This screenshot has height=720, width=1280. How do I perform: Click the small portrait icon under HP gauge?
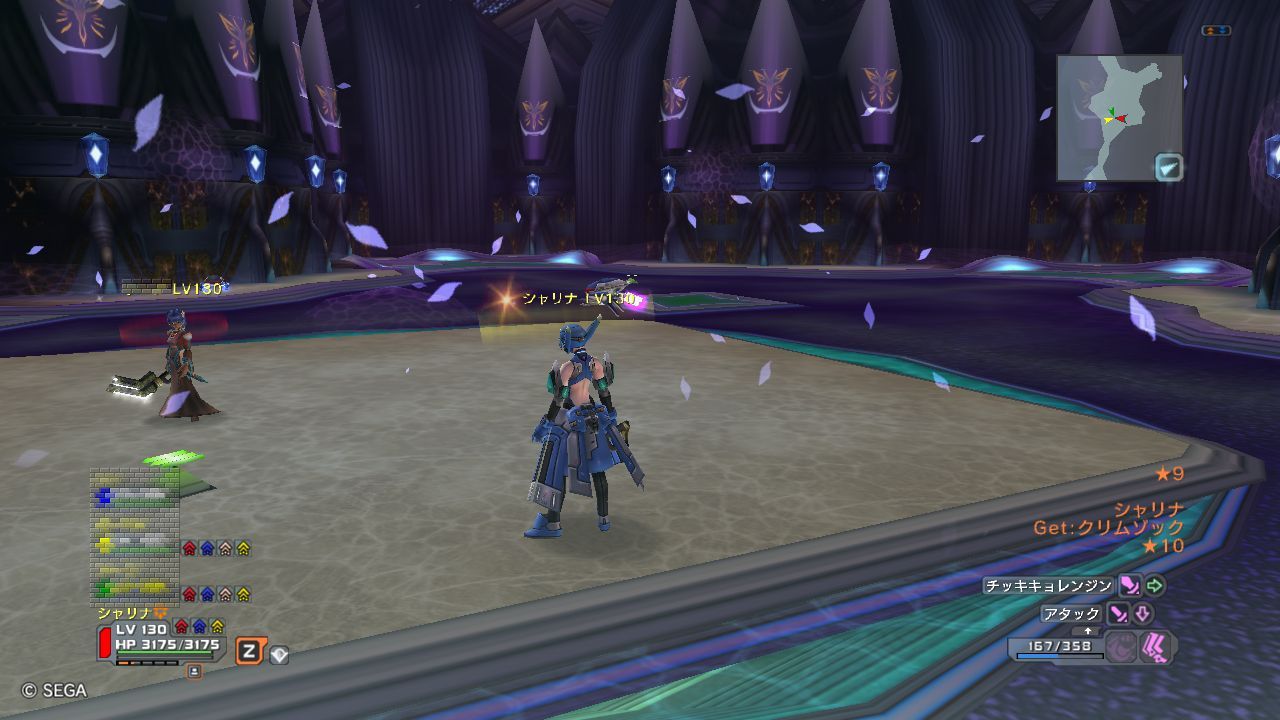click(x=194, y=671)
